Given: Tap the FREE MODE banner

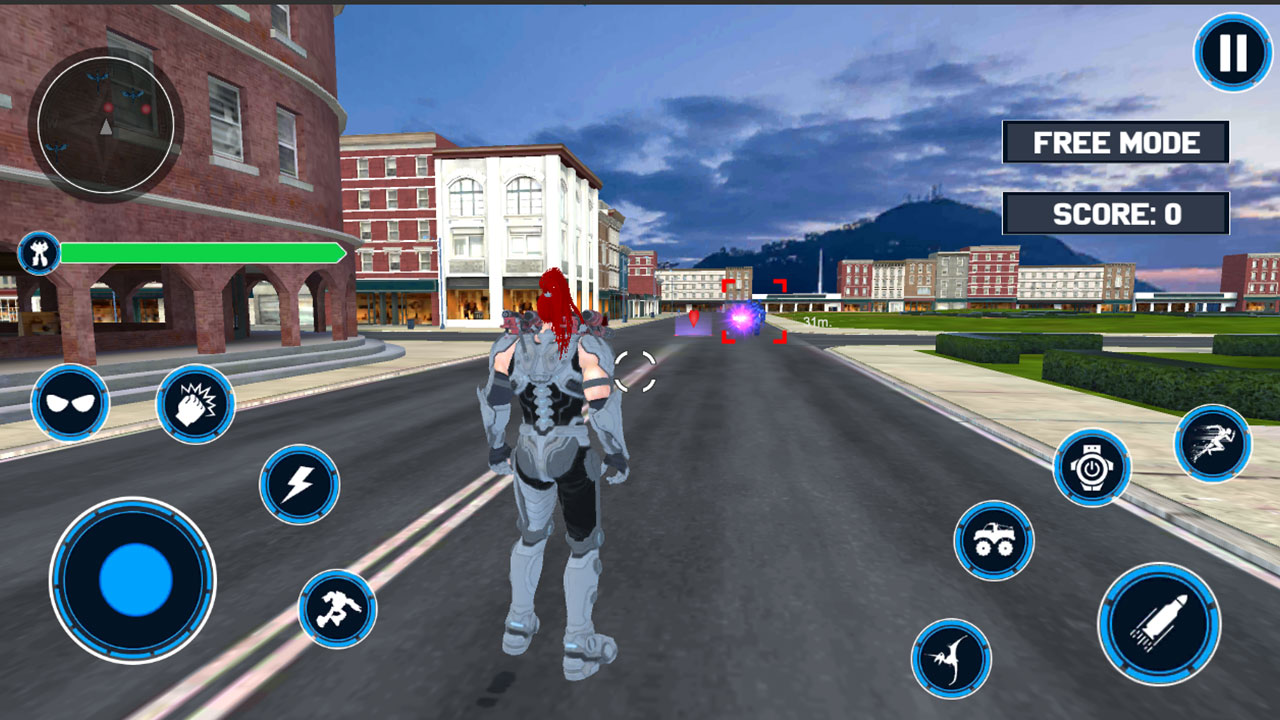Looking at the screenshot, I should tap(1114, 143).
